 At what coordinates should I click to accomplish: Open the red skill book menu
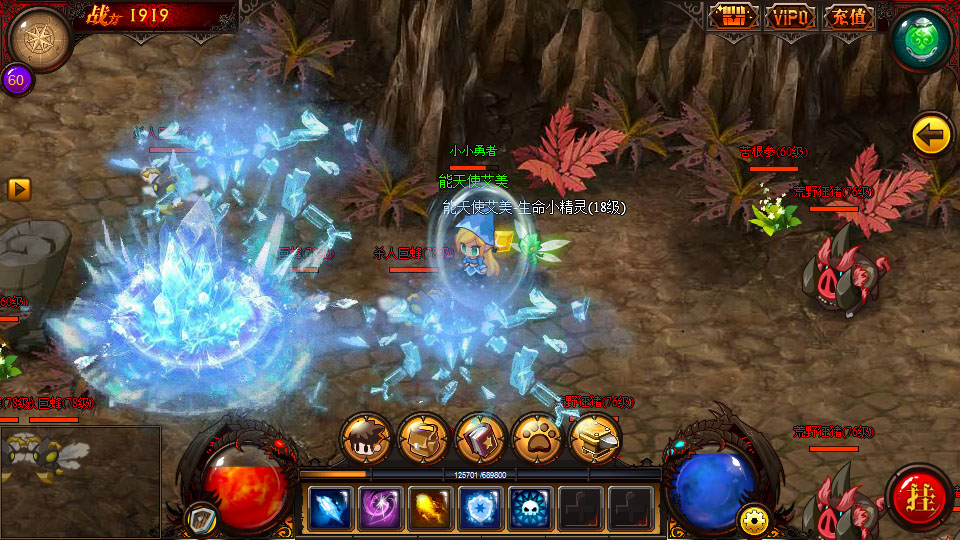pos(480,437)
